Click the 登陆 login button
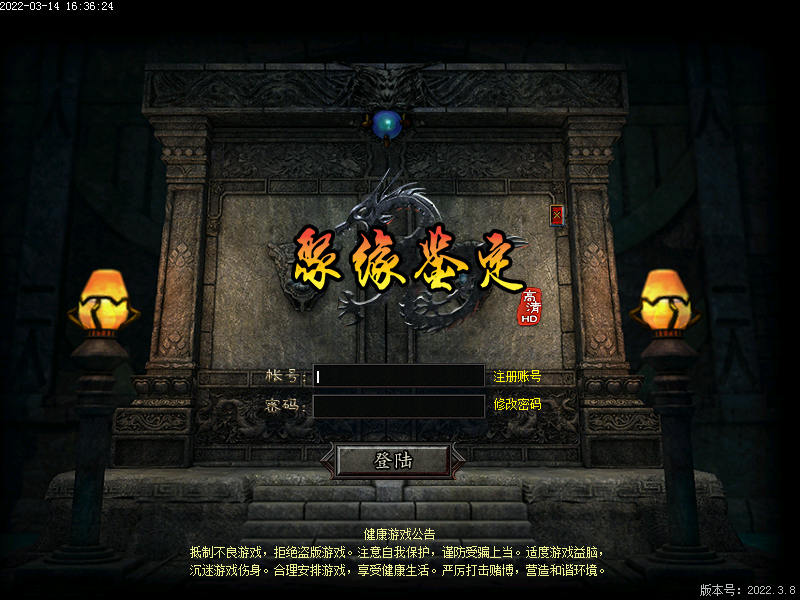The image size is (800, 600). [393, 460]
